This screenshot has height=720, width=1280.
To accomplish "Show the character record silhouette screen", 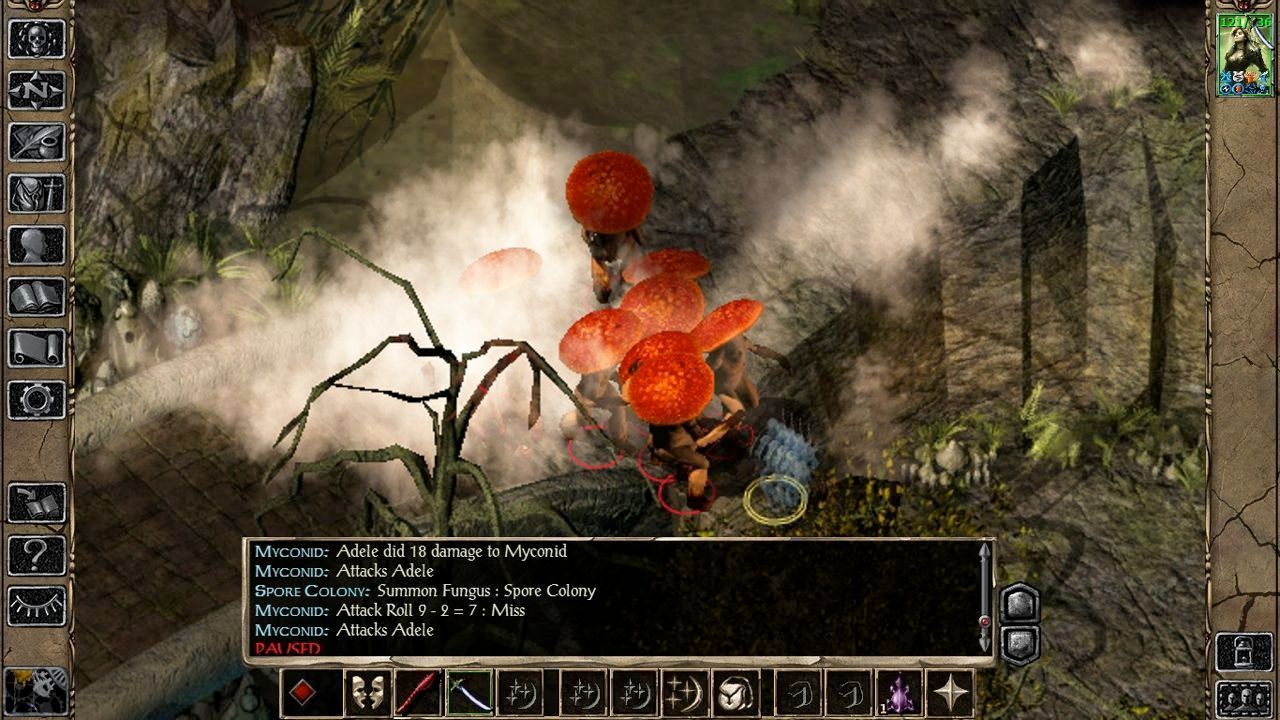I will [37, 245].
